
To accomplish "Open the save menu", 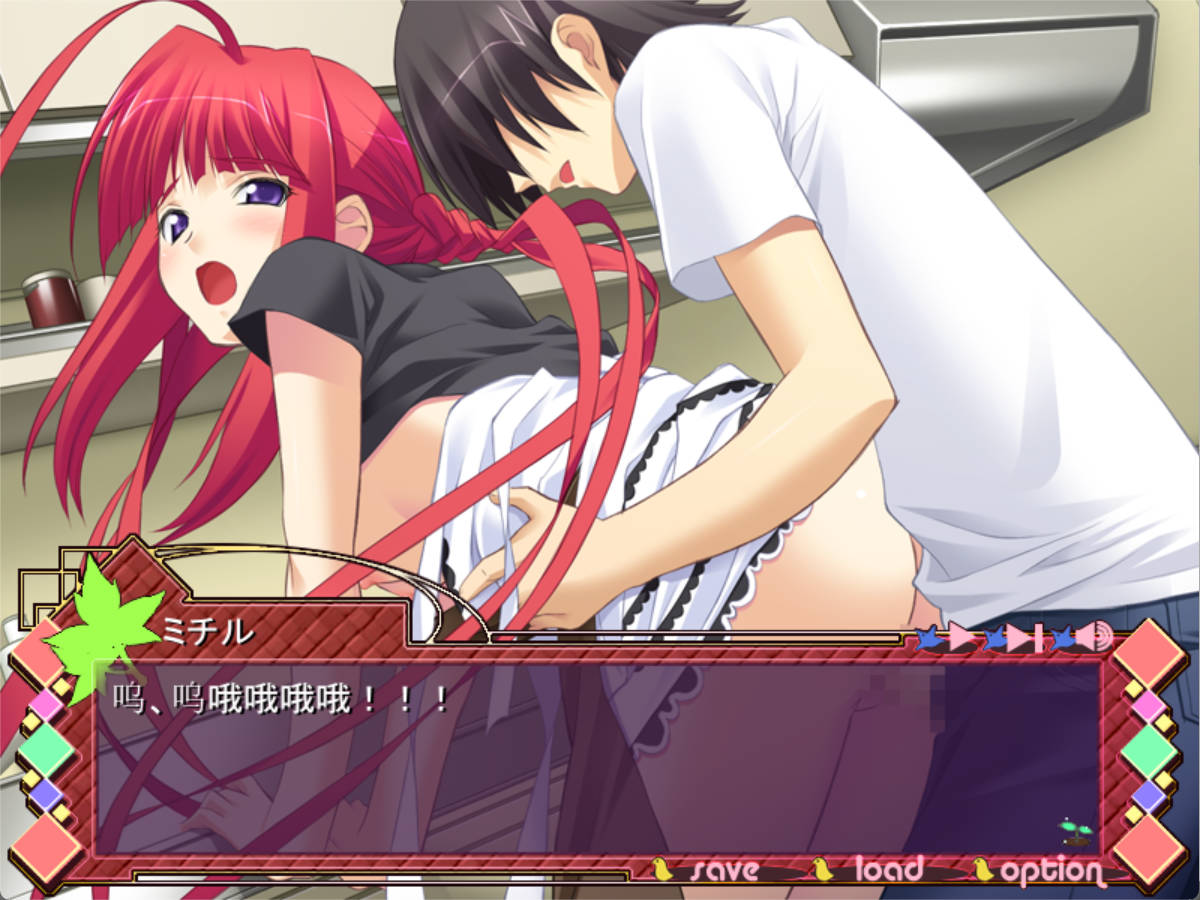I will pos(722,870).
